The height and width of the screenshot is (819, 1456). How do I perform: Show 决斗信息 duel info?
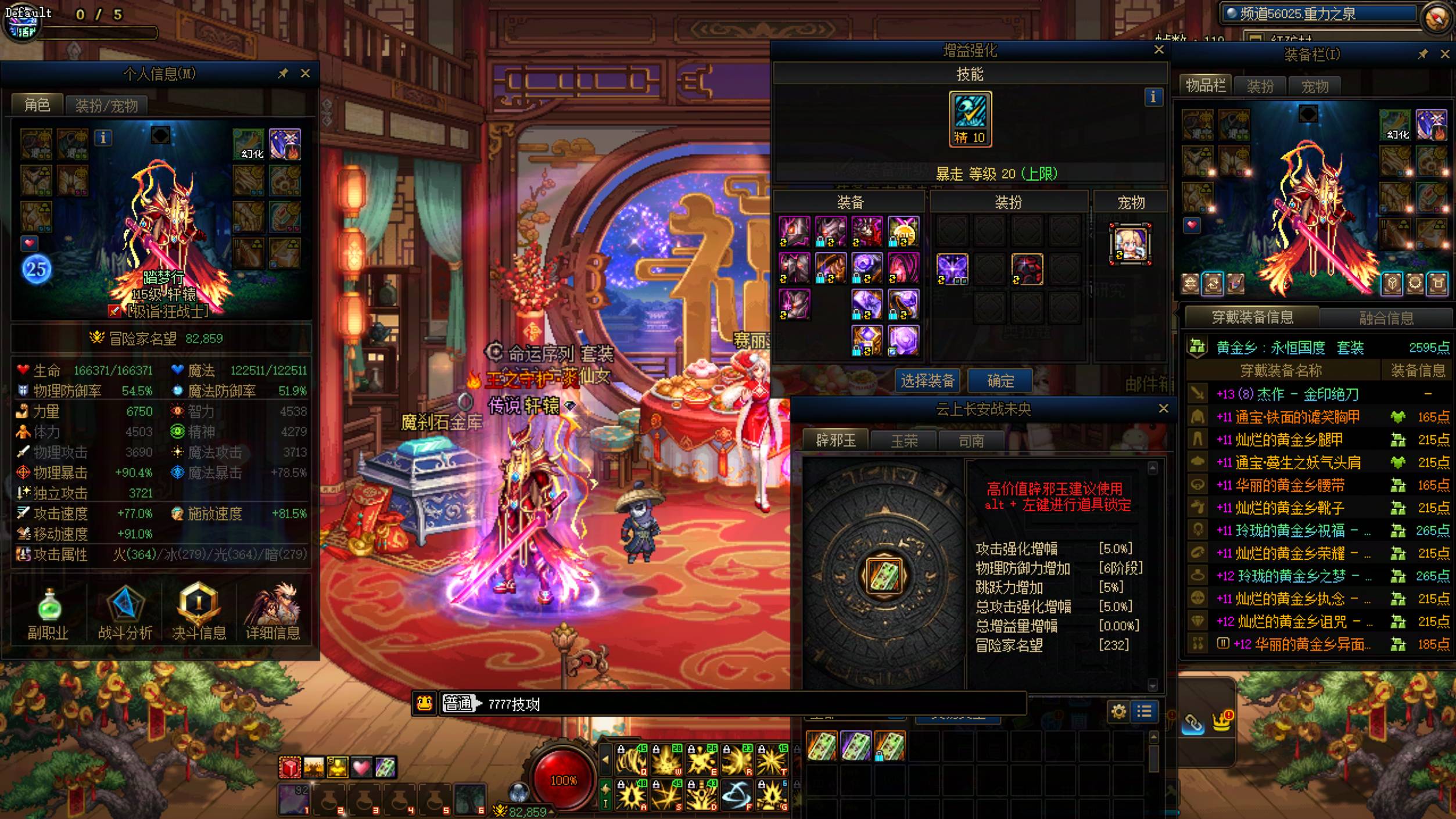point(199,613)
